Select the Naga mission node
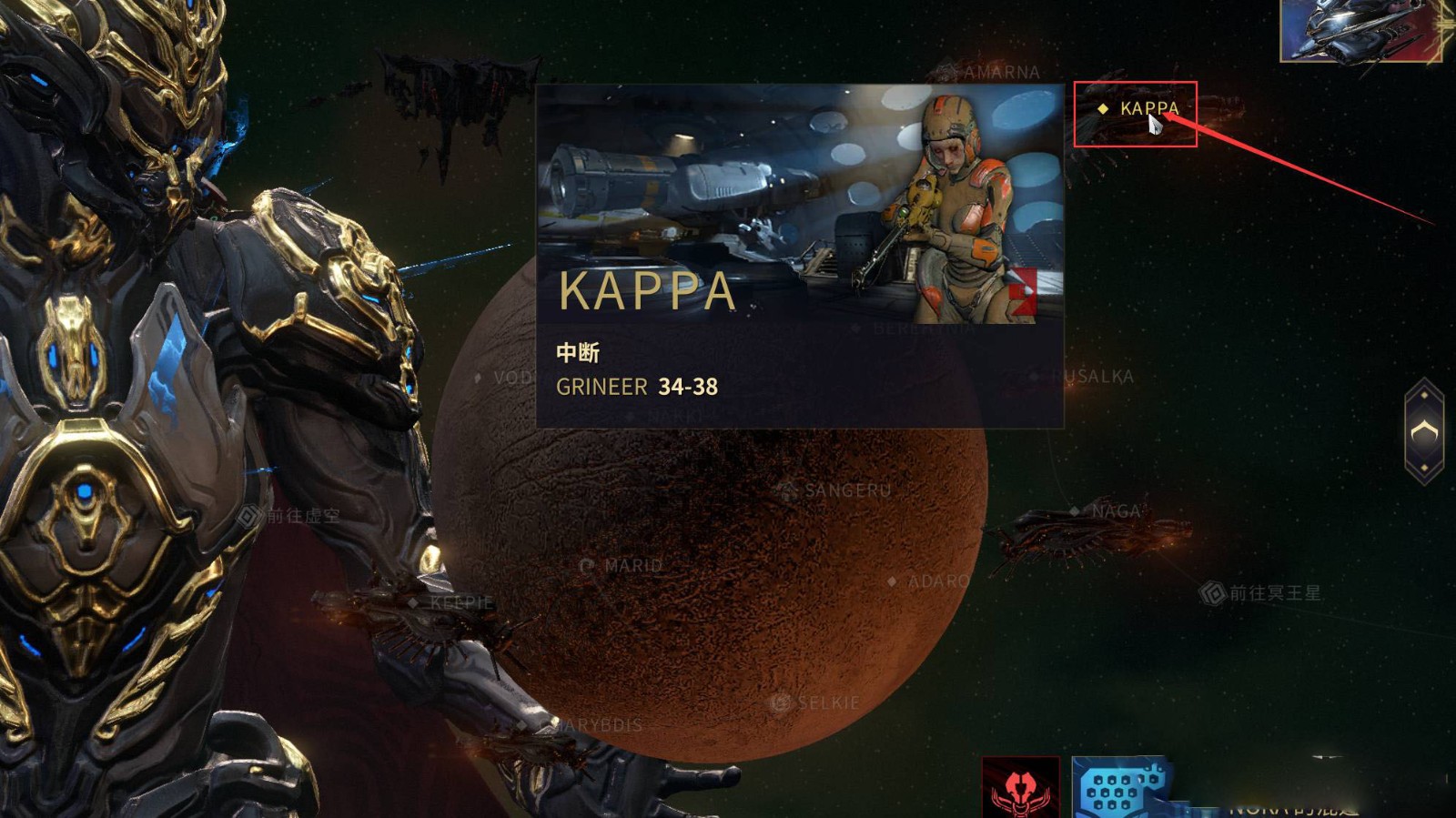 click(x=1115, y=511)
